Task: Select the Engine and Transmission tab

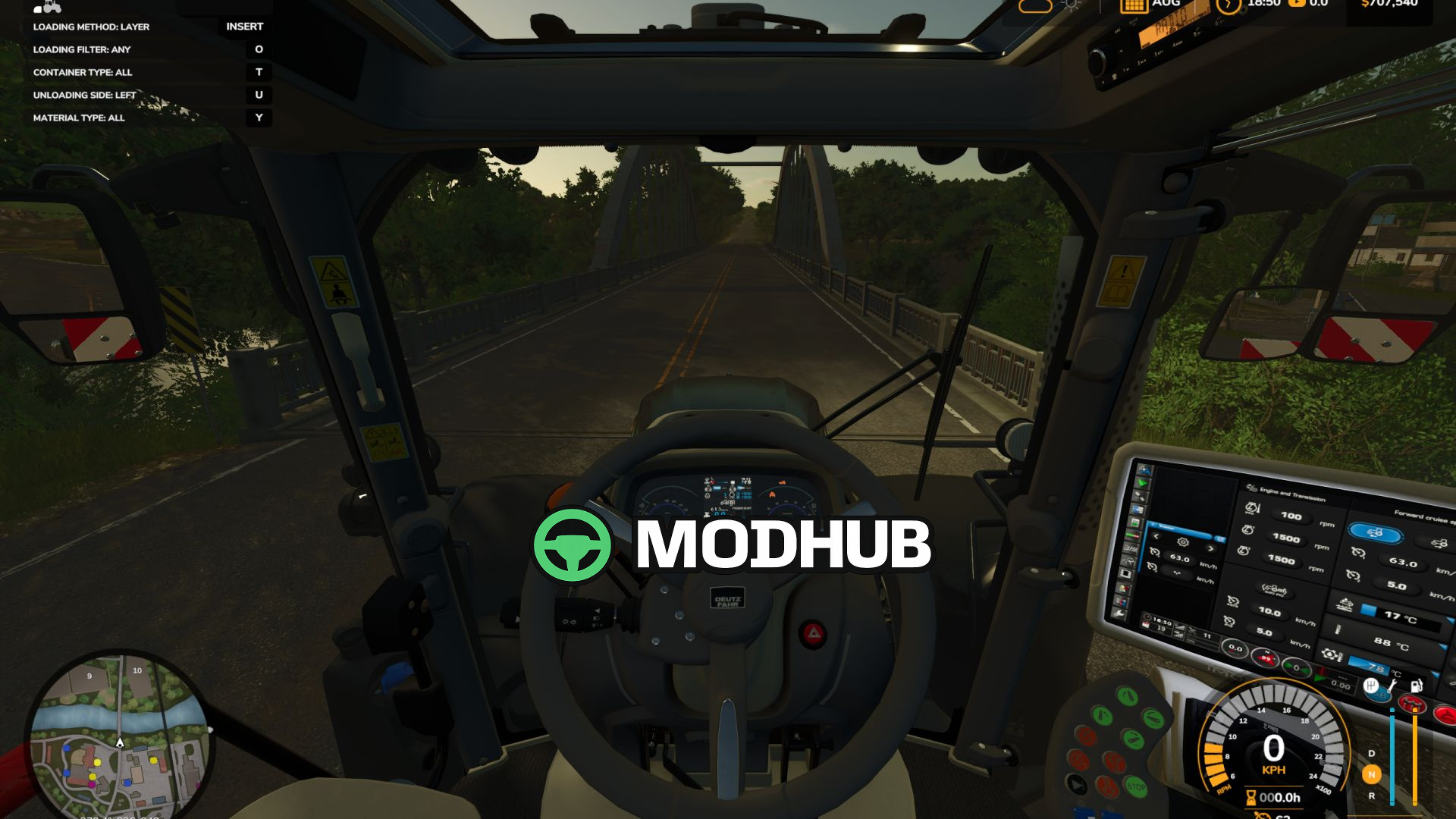Action: click(1294, 494)
